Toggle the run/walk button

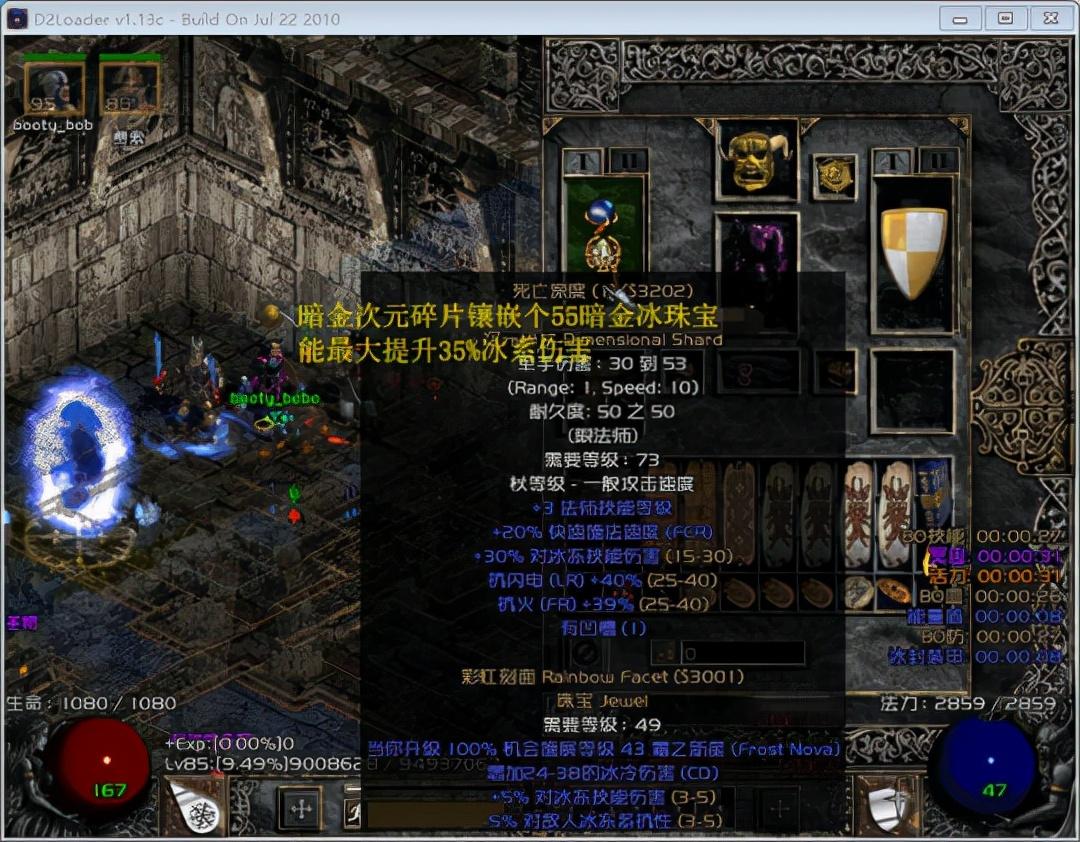pos(354,810)
